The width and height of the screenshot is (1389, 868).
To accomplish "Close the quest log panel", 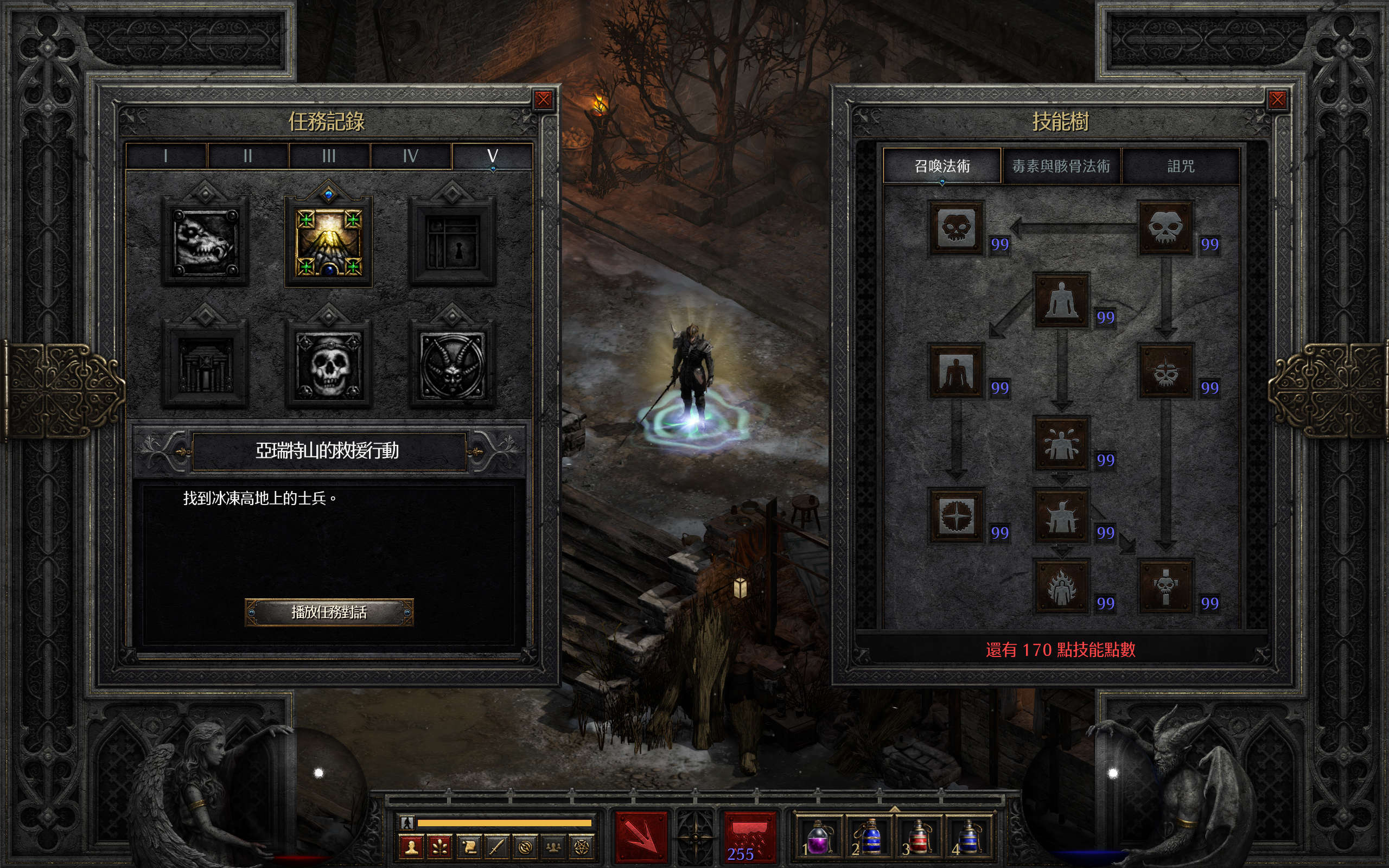I will click(x=543, y=100).
